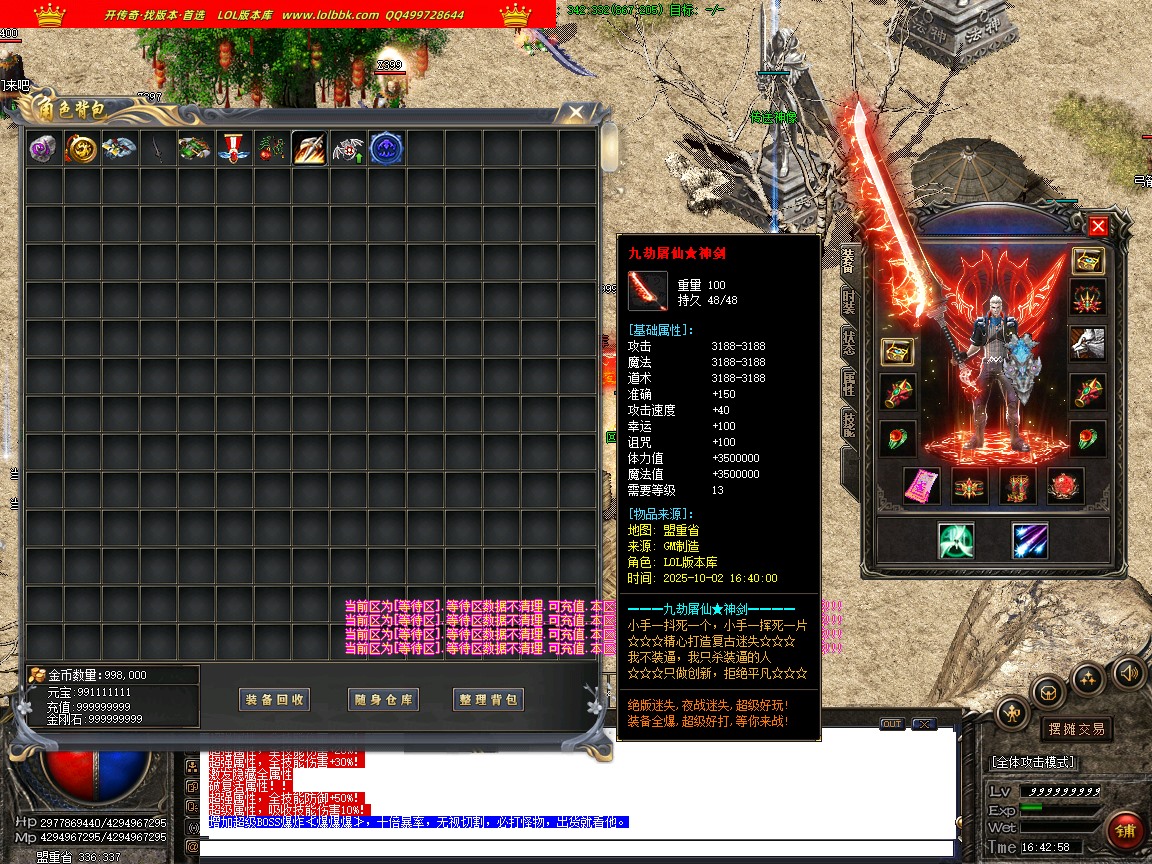Viewport: 1152px width, 864px height.
Task: Click the chat window OUT button
Action: 891,724
